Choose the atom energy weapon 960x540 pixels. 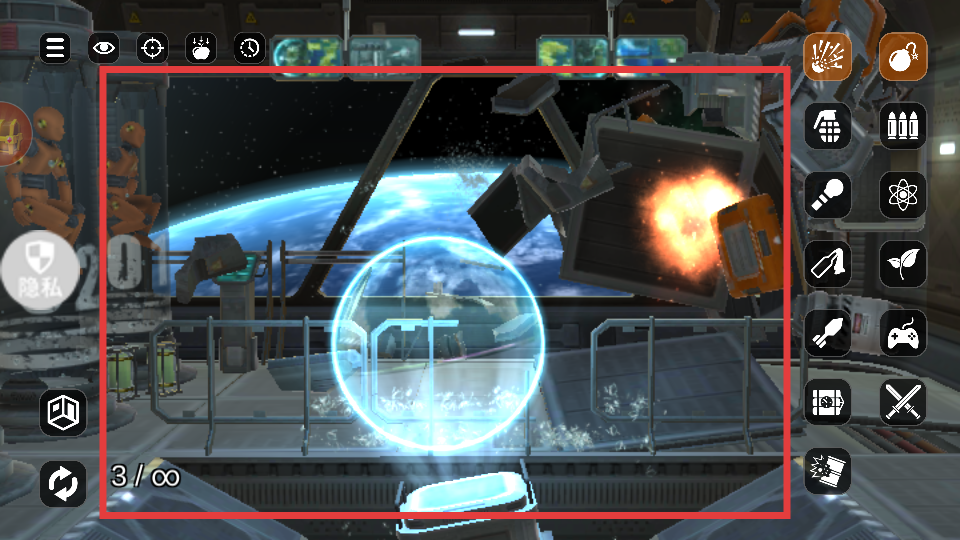[903, 195]
